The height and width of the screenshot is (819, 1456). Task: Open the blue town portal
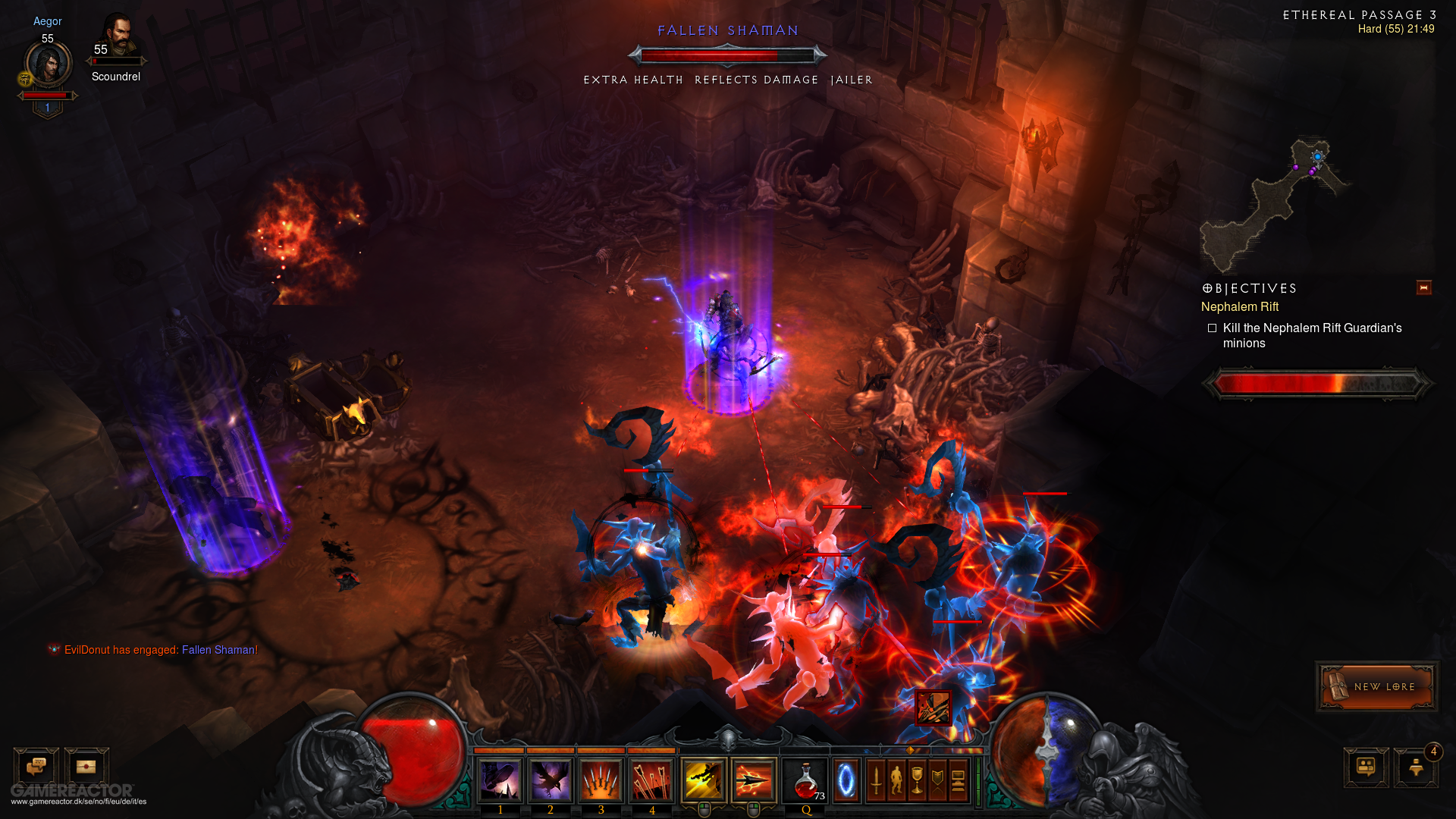point(846,780)
